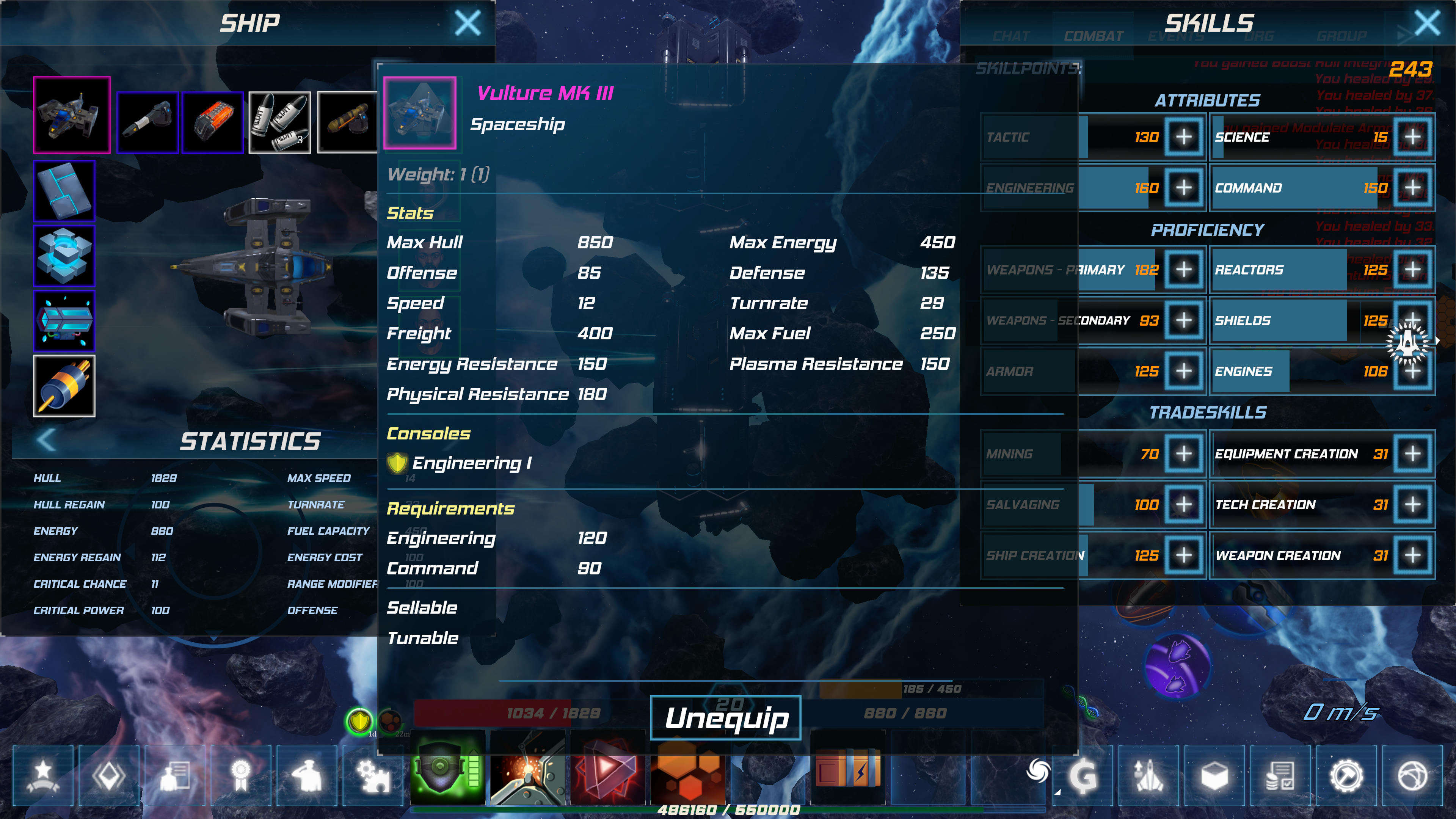Screen dimensions: 1456x819
Task: Select the orange ammo canister slot
Action: (213, 122)
